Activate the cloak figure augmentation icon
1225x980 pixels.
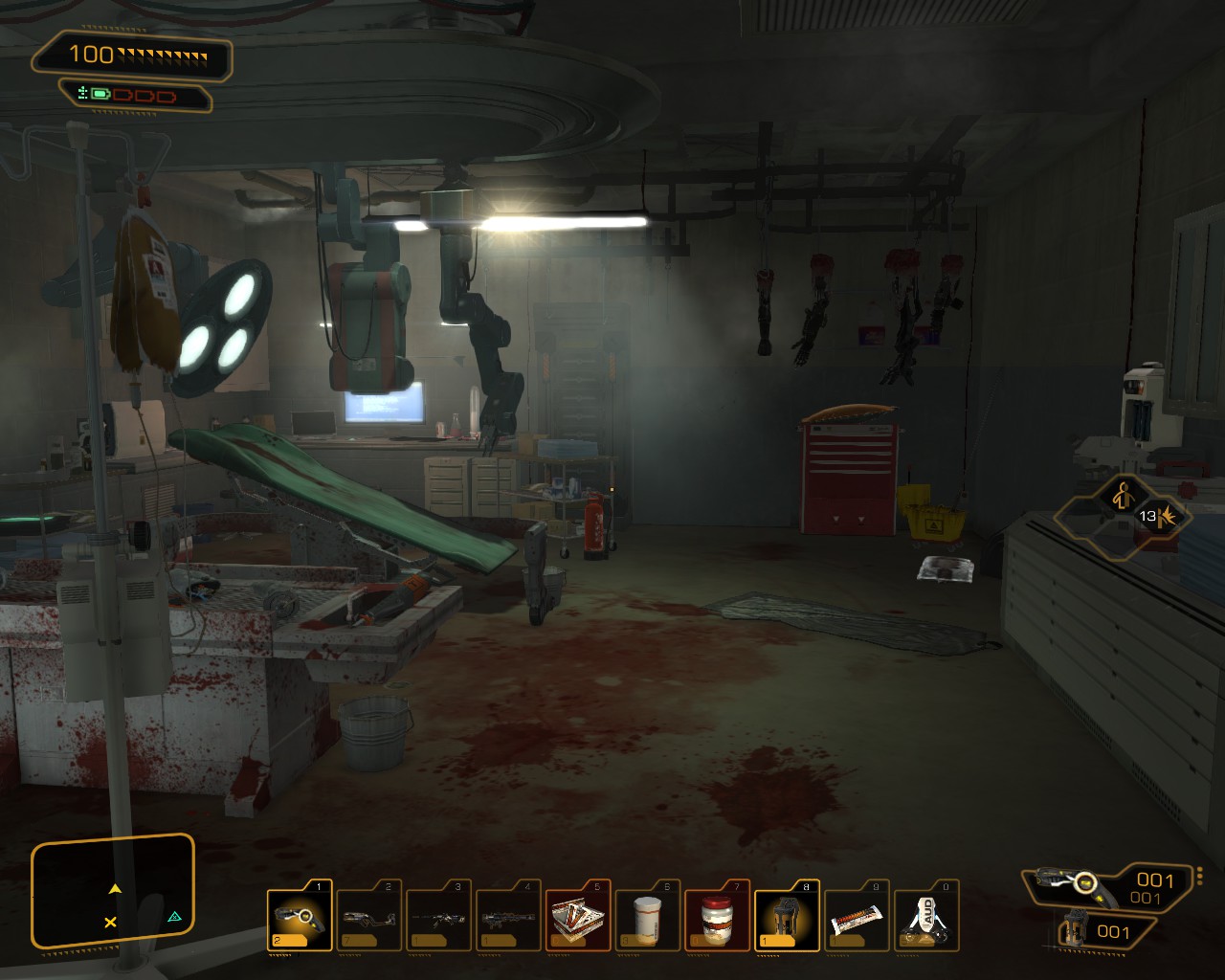[x=1123, y=497]
